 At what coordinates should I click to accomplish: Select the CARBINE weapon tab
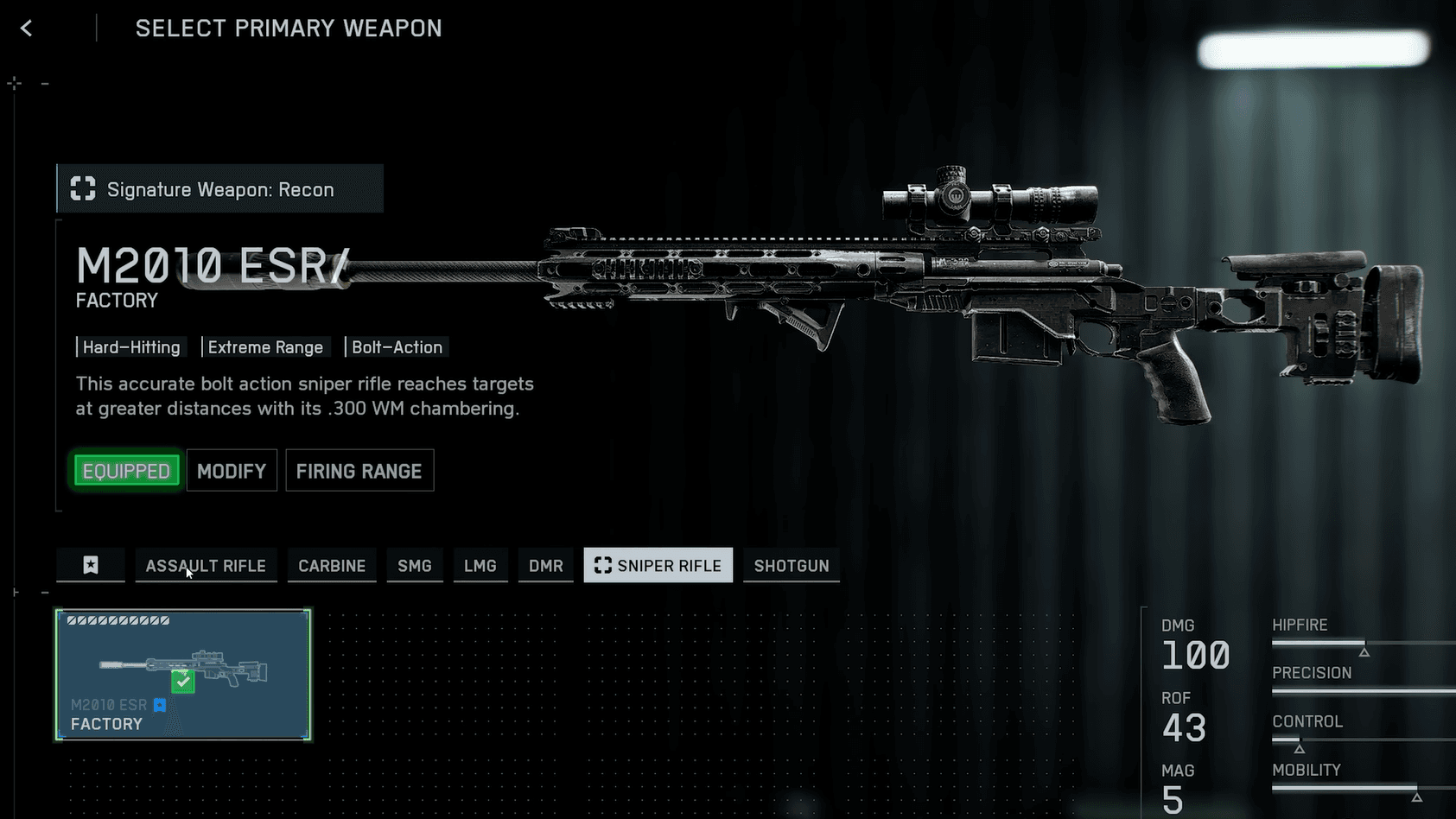(332, 566)
